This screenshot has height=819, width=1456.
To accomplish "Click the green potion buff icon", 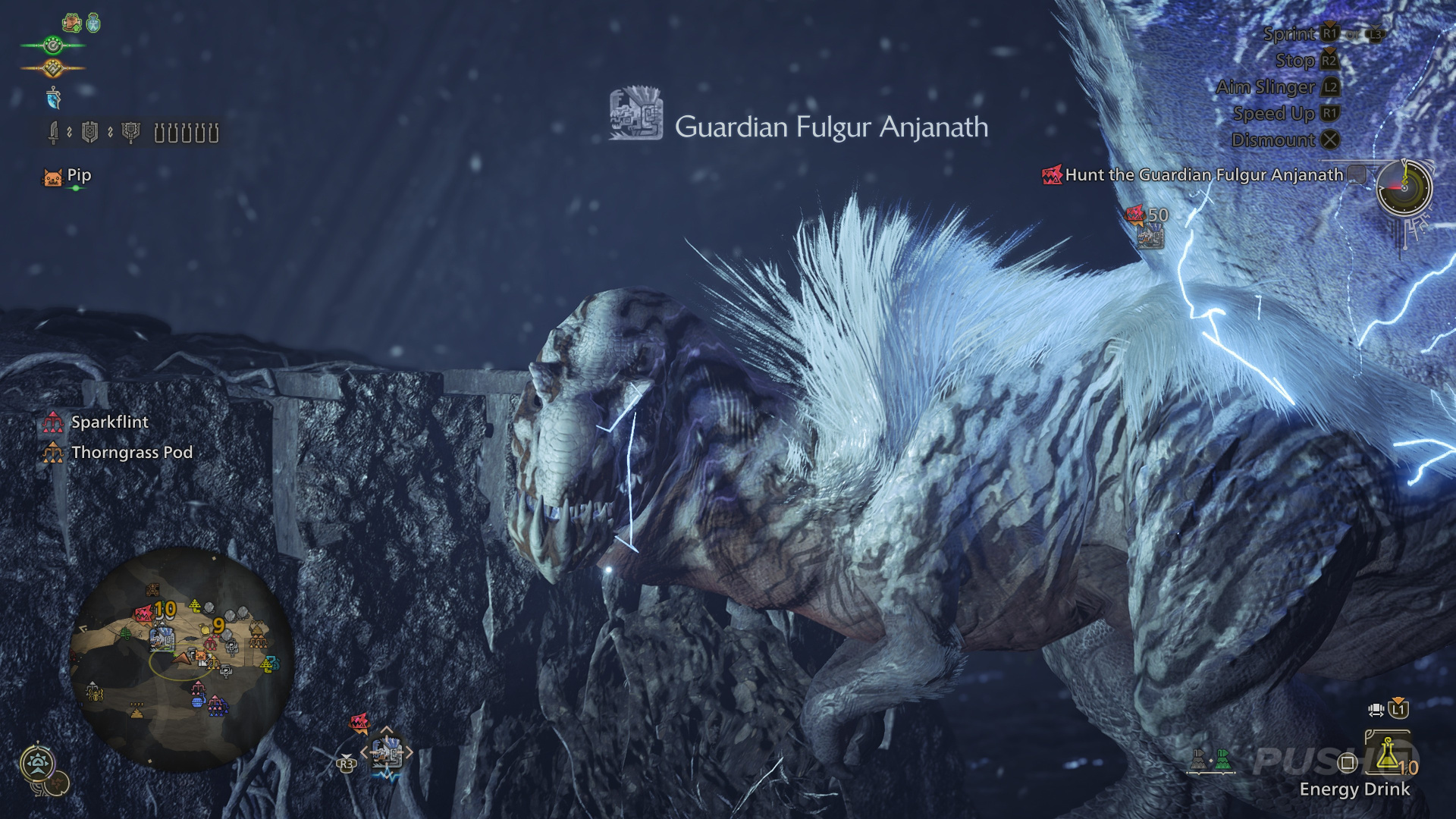I will click(x=93, y=21).
